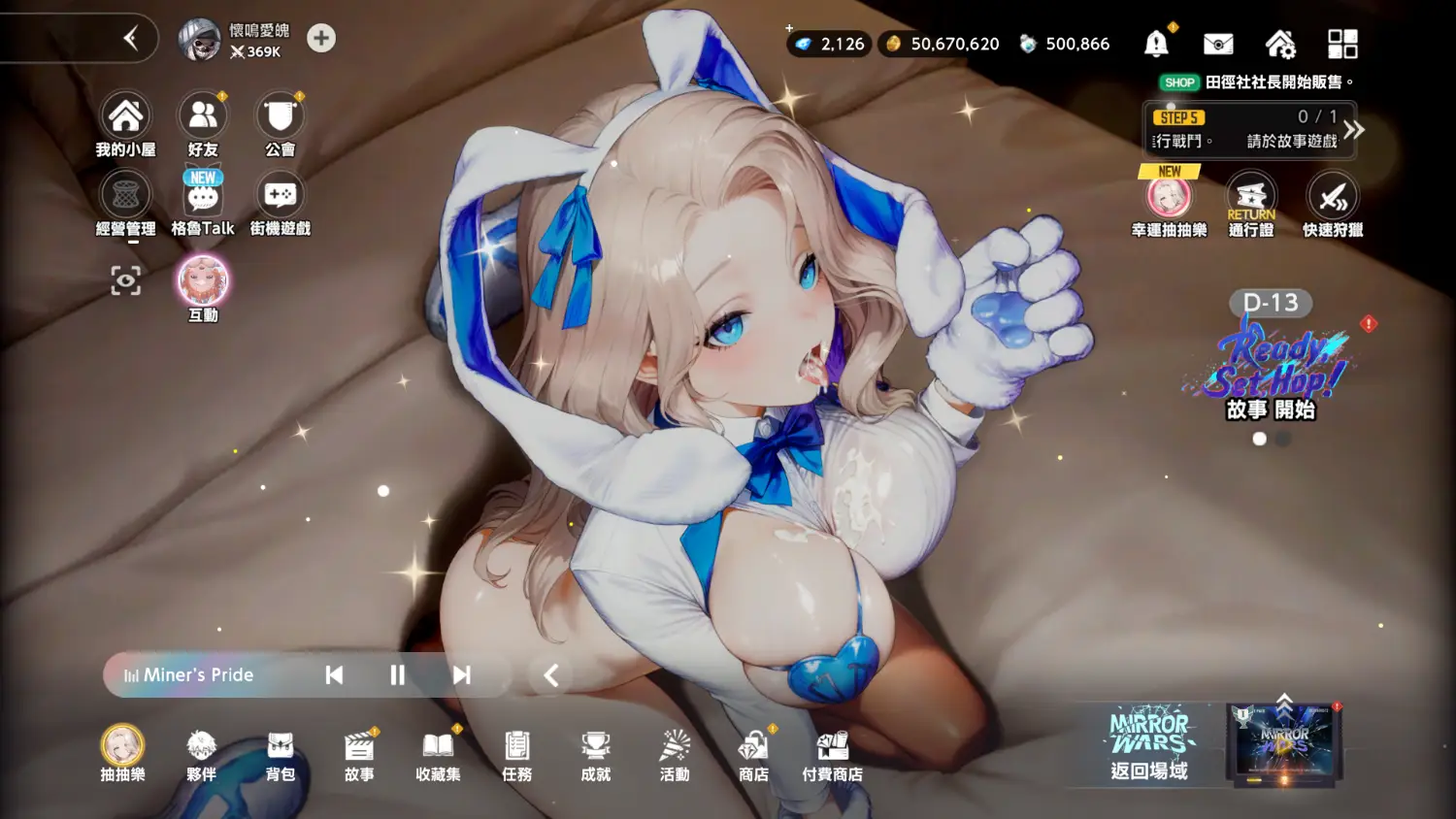Open the mailbox envelope icon
1456x819 pixels.
1218,44
